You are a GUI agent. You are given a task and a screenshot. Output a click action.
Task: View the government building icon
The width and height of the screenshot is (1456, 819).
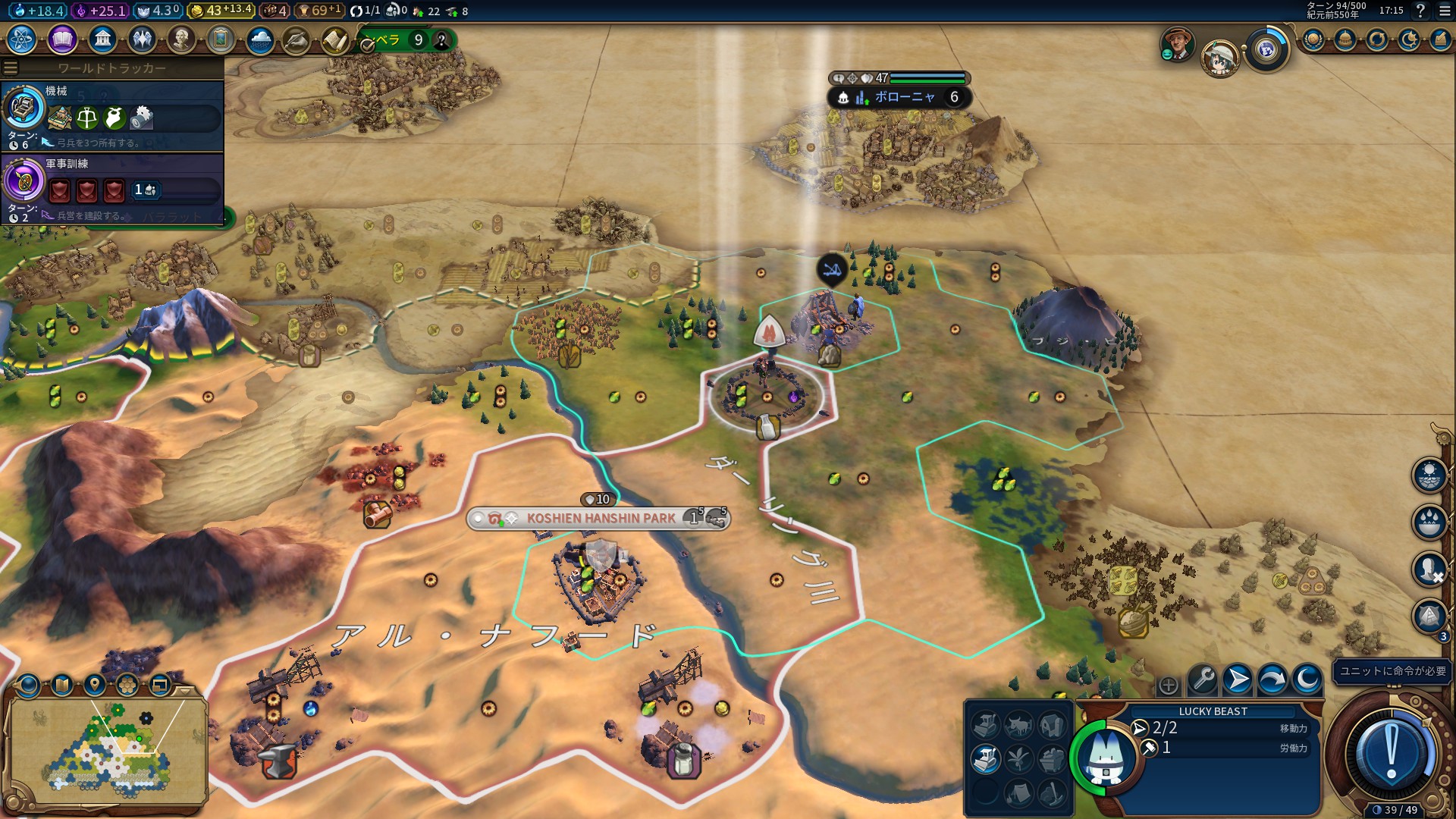point(102,39)
